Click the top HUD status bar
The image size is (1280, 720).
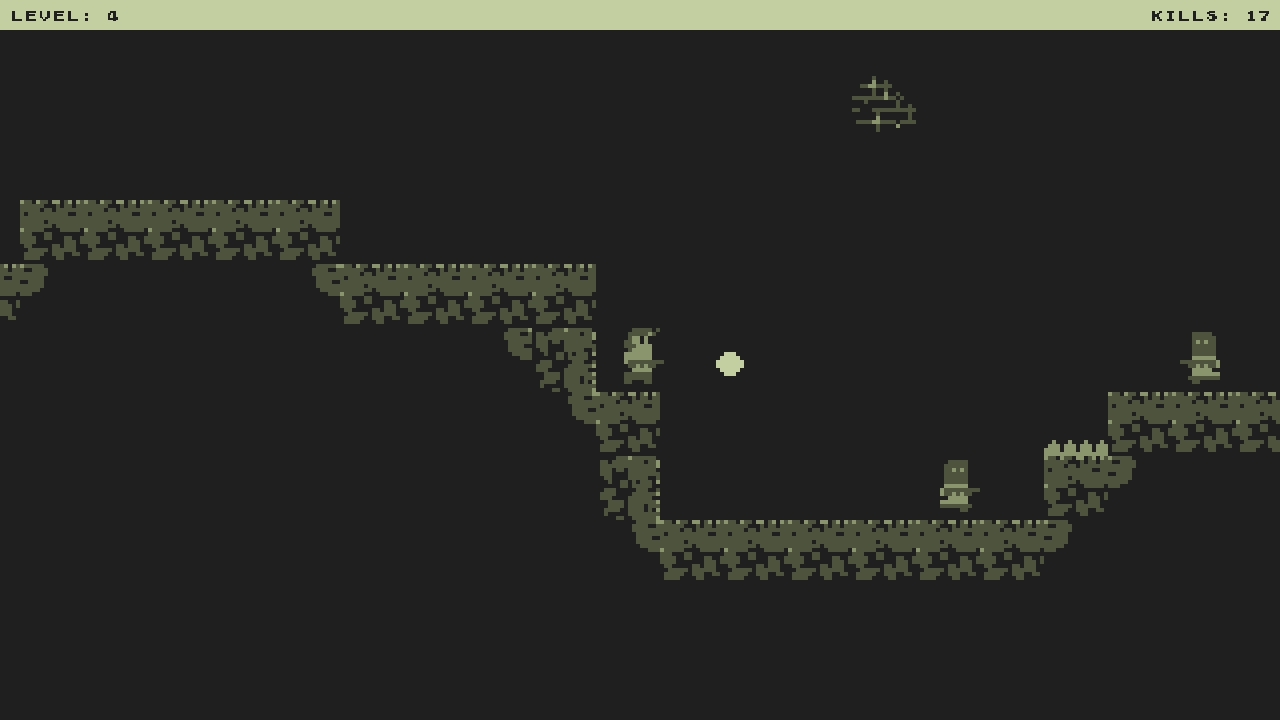pyautogui.click(x=640, y=14)
